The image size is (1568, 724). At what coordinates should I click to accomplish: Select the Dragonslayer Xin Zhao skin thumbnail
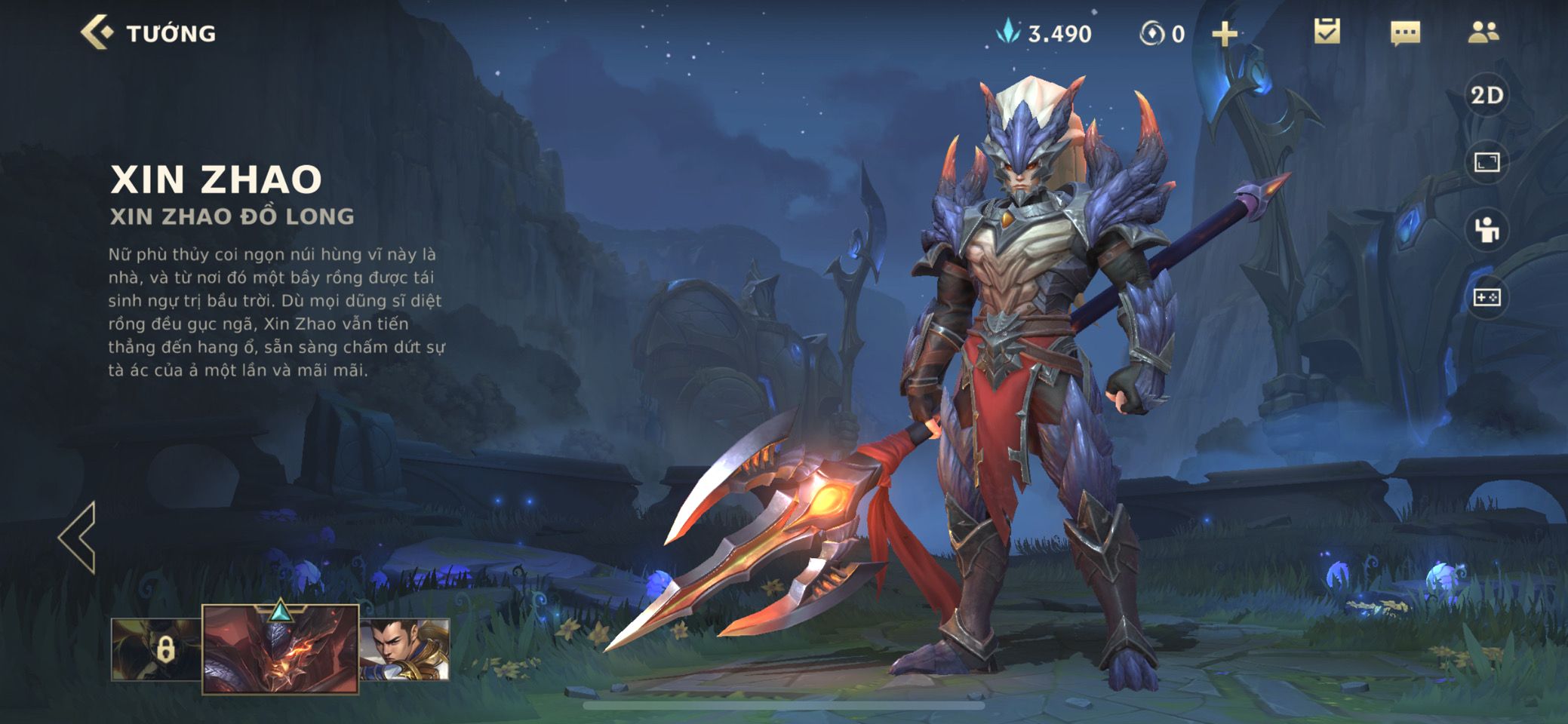(280, 649)
